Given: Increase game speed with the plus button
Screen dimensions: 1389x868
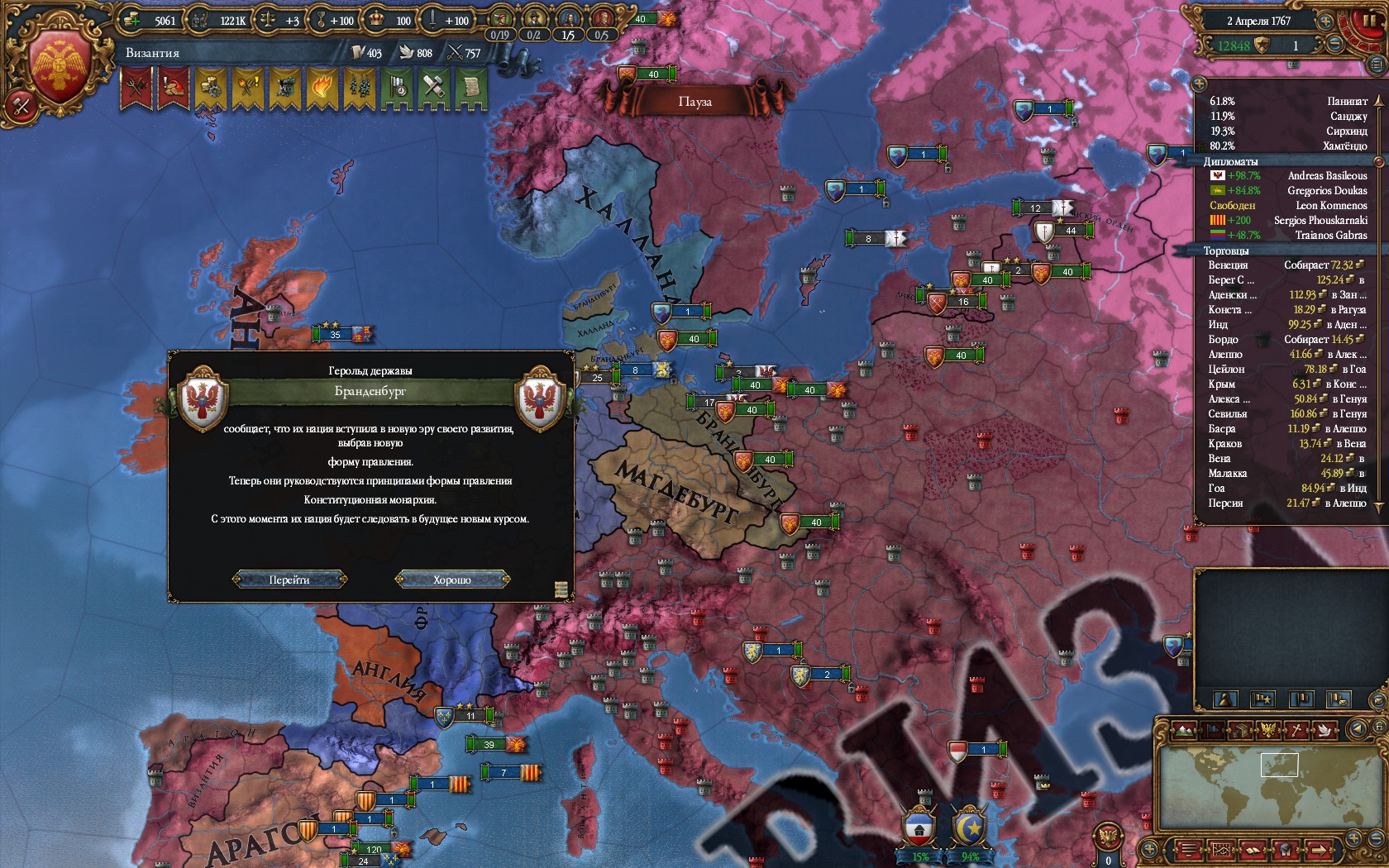Looking at the screenshot, I should [1326, 21].
